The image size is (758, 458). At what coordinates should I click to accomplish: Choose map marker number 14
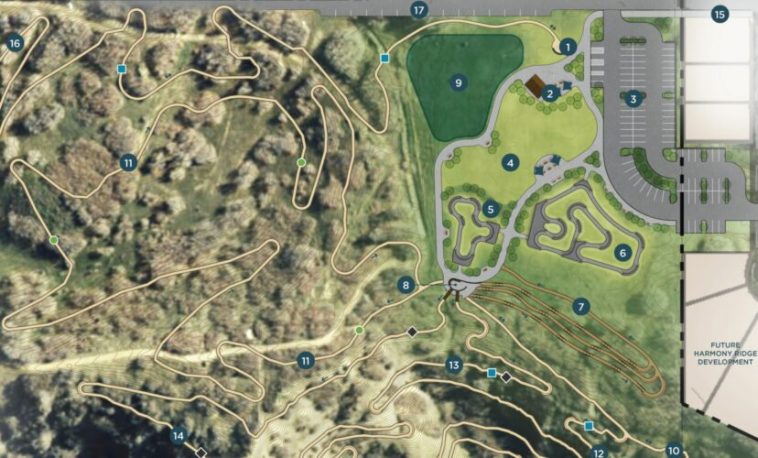tap(178, 435)
